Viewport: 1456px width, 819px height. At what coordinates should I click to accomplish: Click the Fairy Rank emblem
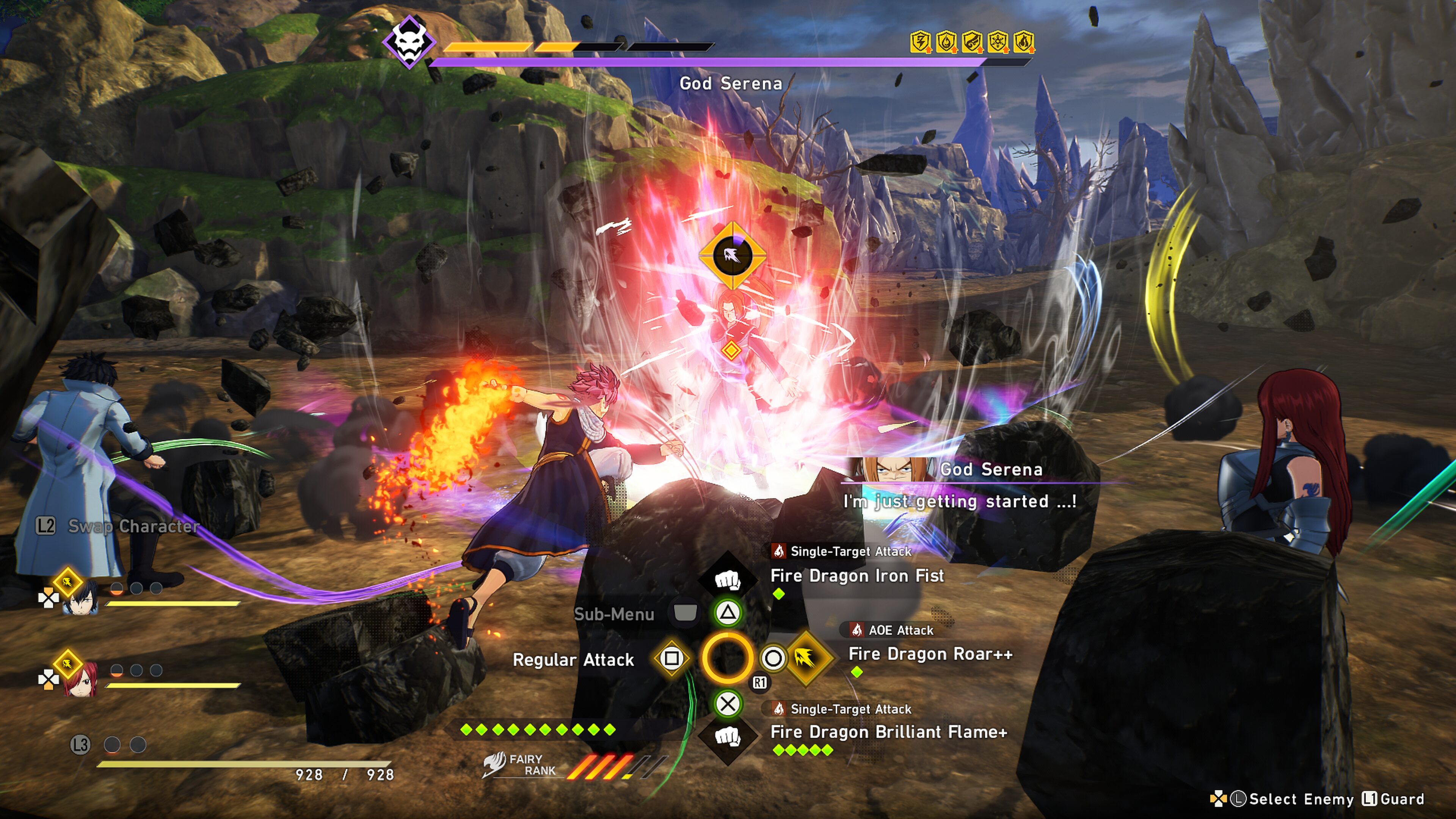click(x=494, y=764)
